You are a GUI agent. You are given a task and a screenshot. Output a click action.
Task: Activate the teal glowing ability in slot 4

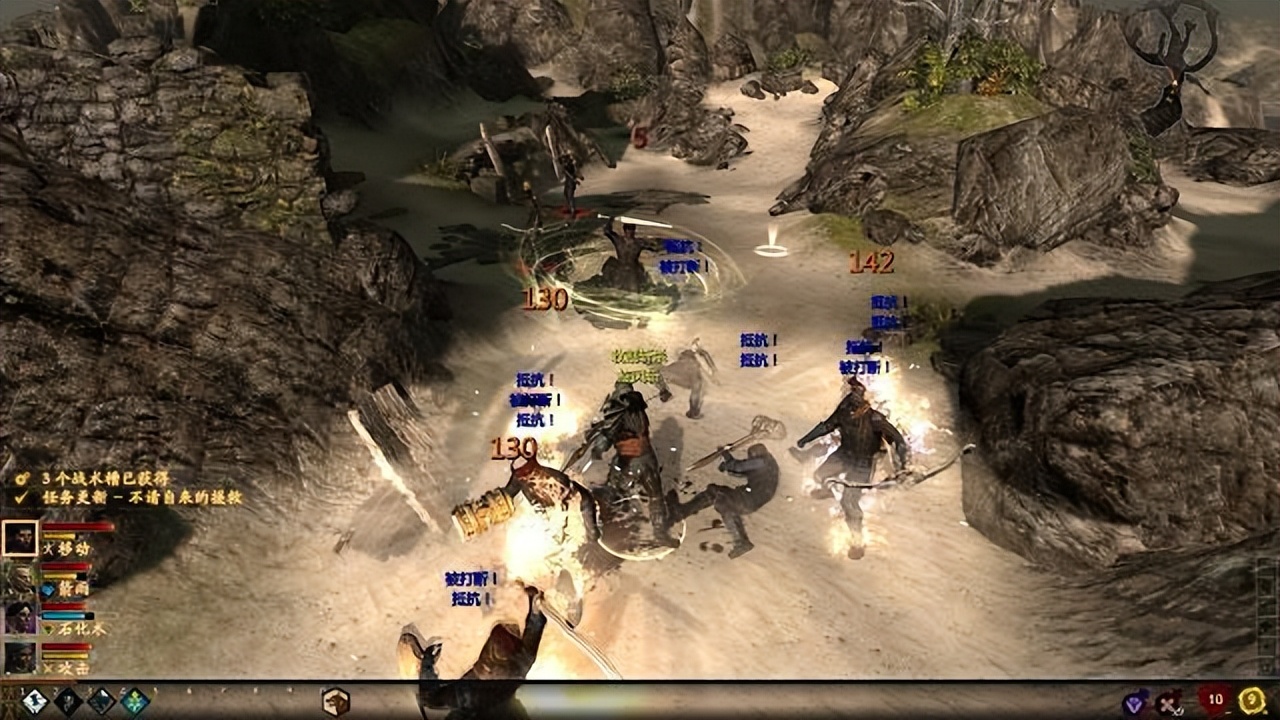click(135, 701)
